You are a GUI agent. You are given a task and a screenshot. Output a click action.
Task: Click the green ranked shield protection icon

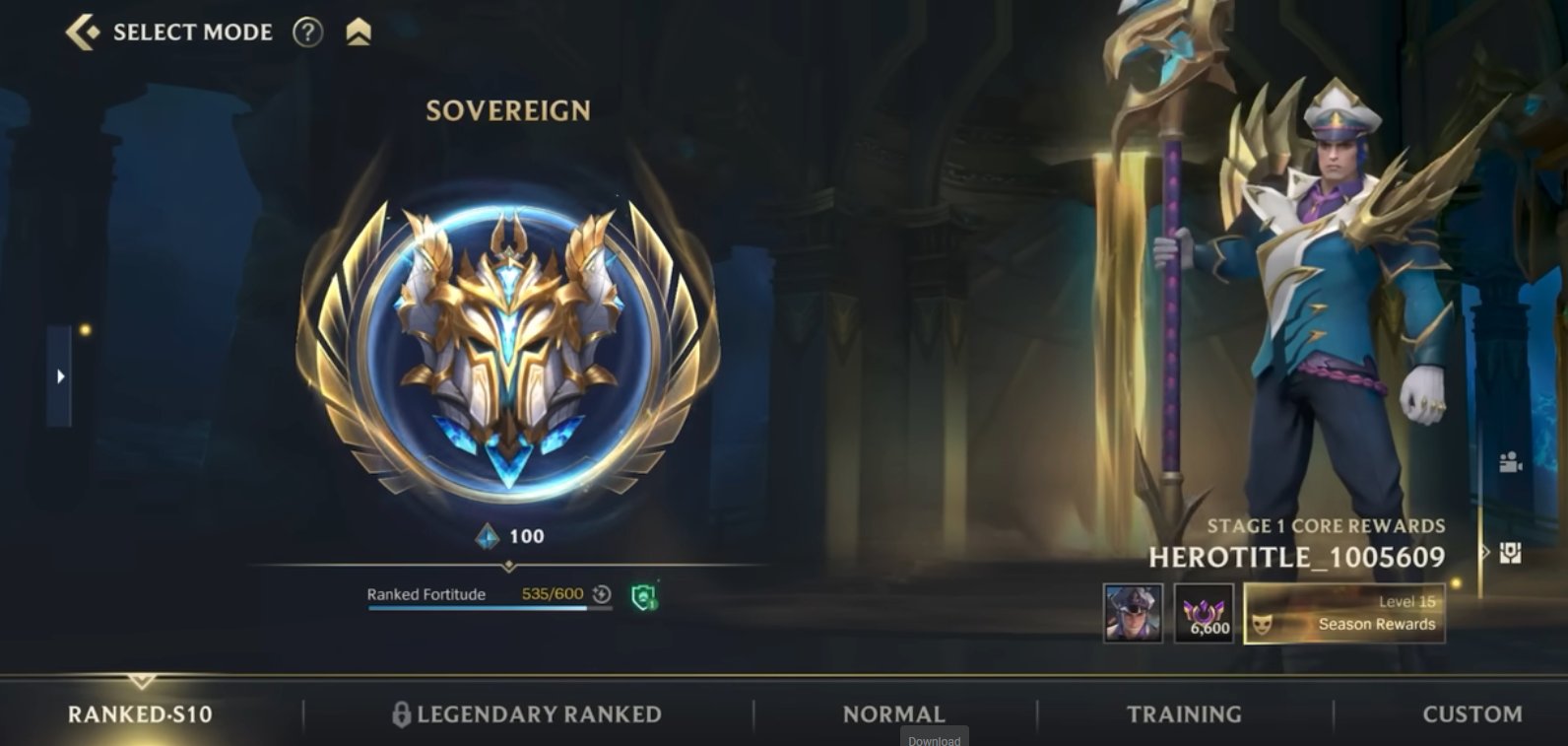pyautogui.click(x=645, y=597)
